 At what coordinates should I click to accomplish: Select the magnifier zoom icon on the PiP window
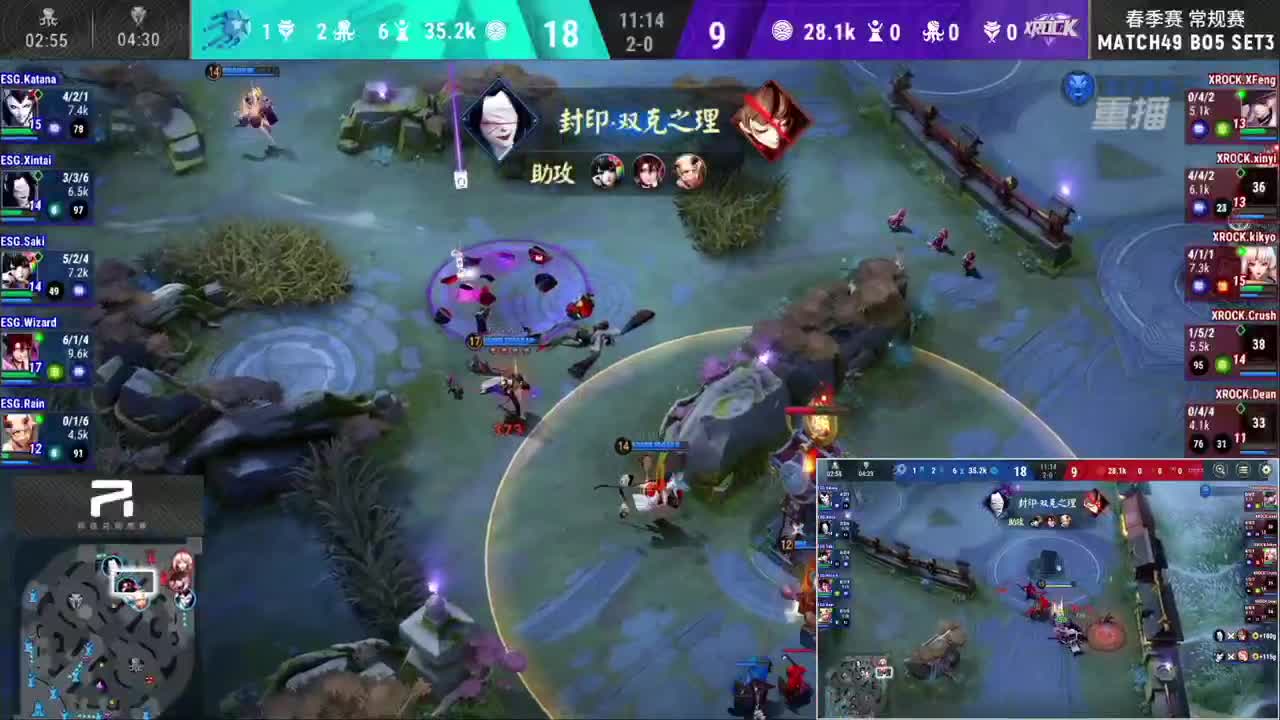(1220, 469)
